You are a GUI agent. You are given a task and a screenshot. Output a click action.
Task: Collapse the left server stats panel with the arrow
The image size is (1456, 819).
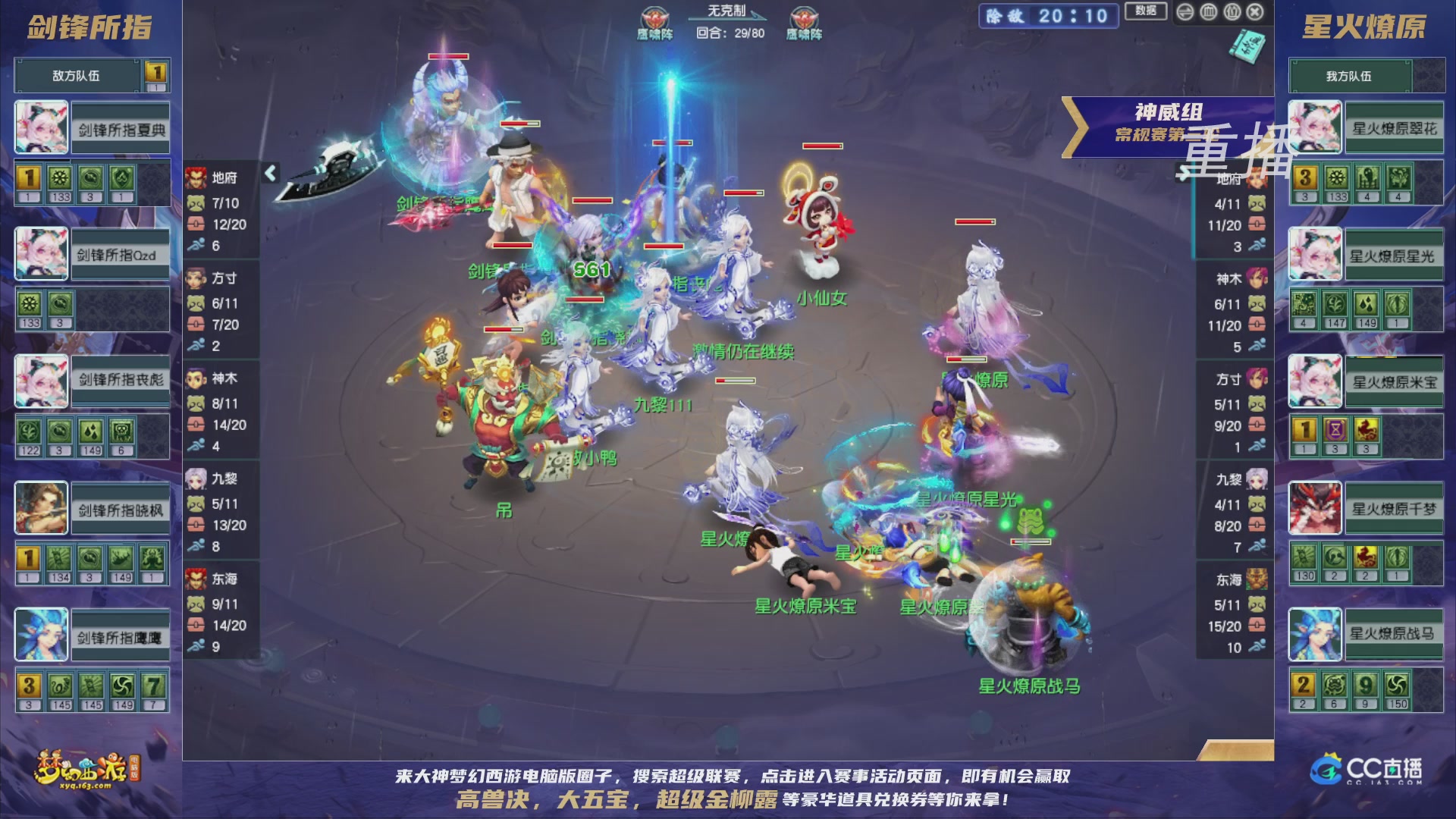[x=269, y=173]
